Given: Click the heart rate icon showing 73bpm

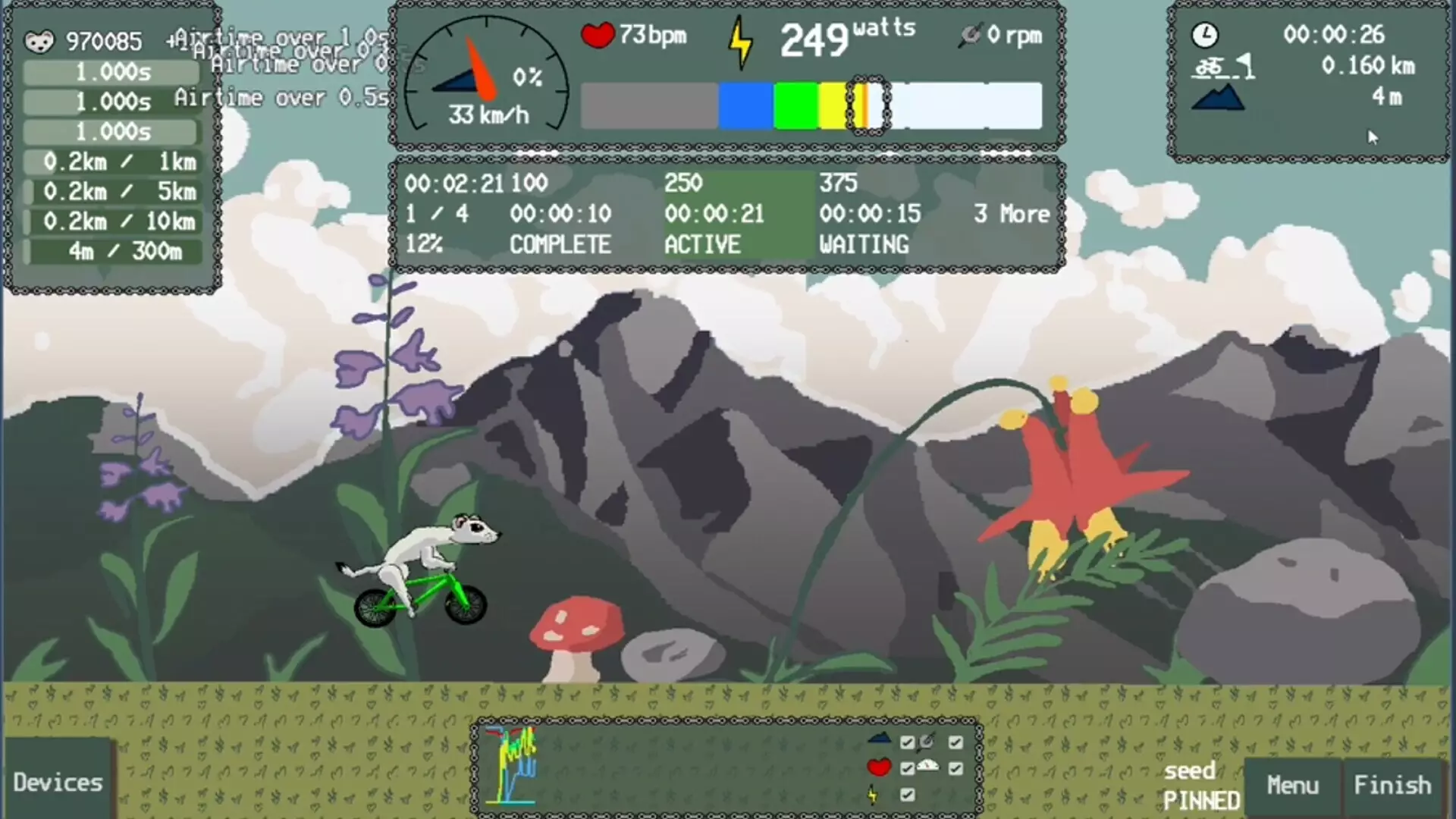Looking at the screenshot, I should click(x=598, y=35).
